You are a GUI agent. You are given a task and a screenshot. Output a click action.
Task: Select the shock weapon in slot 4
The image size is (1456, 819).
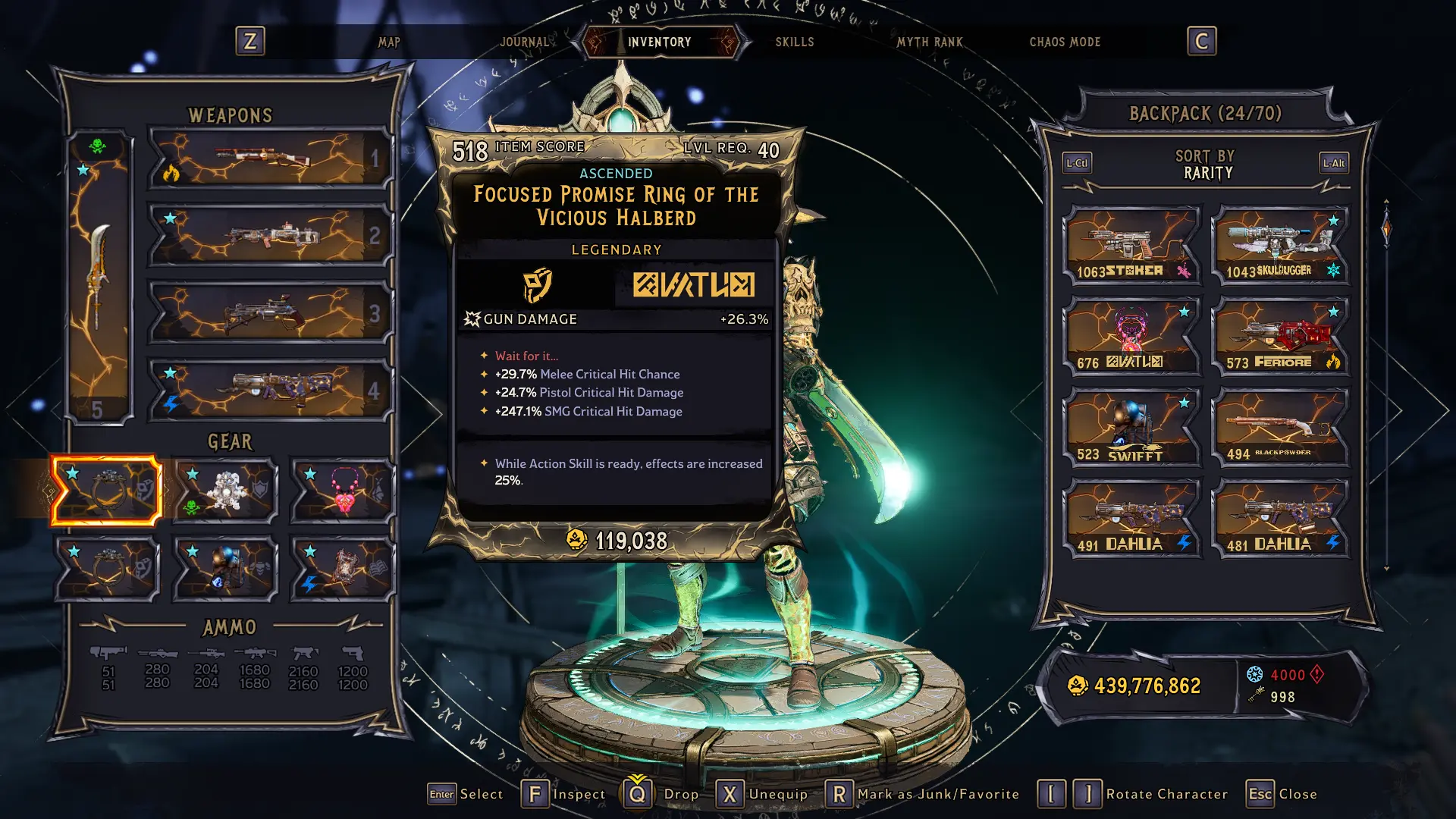(269, 391)
